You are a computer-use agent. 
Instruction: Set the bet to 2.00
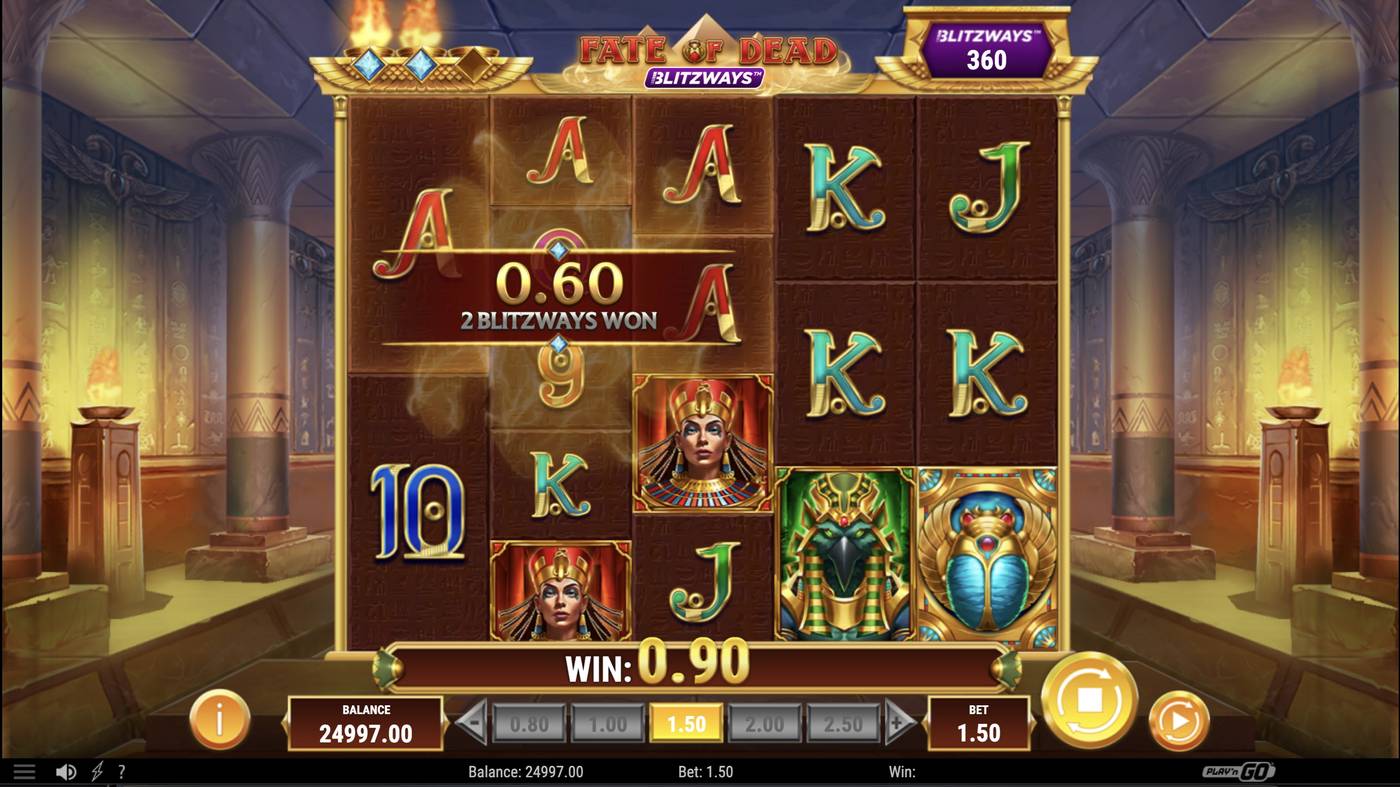point(764,724)
